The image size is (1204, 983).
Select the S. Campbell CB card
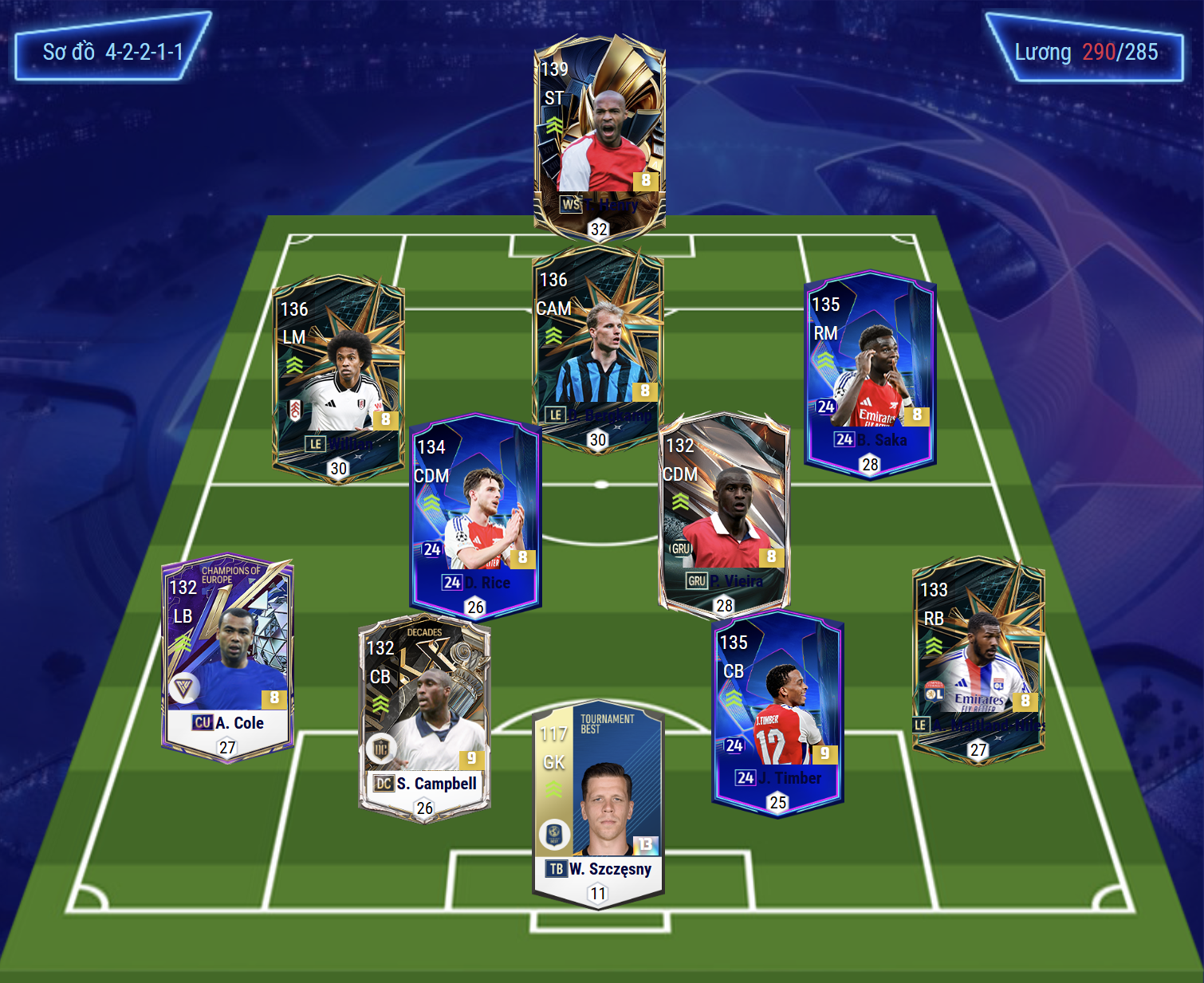pos(424,718)
